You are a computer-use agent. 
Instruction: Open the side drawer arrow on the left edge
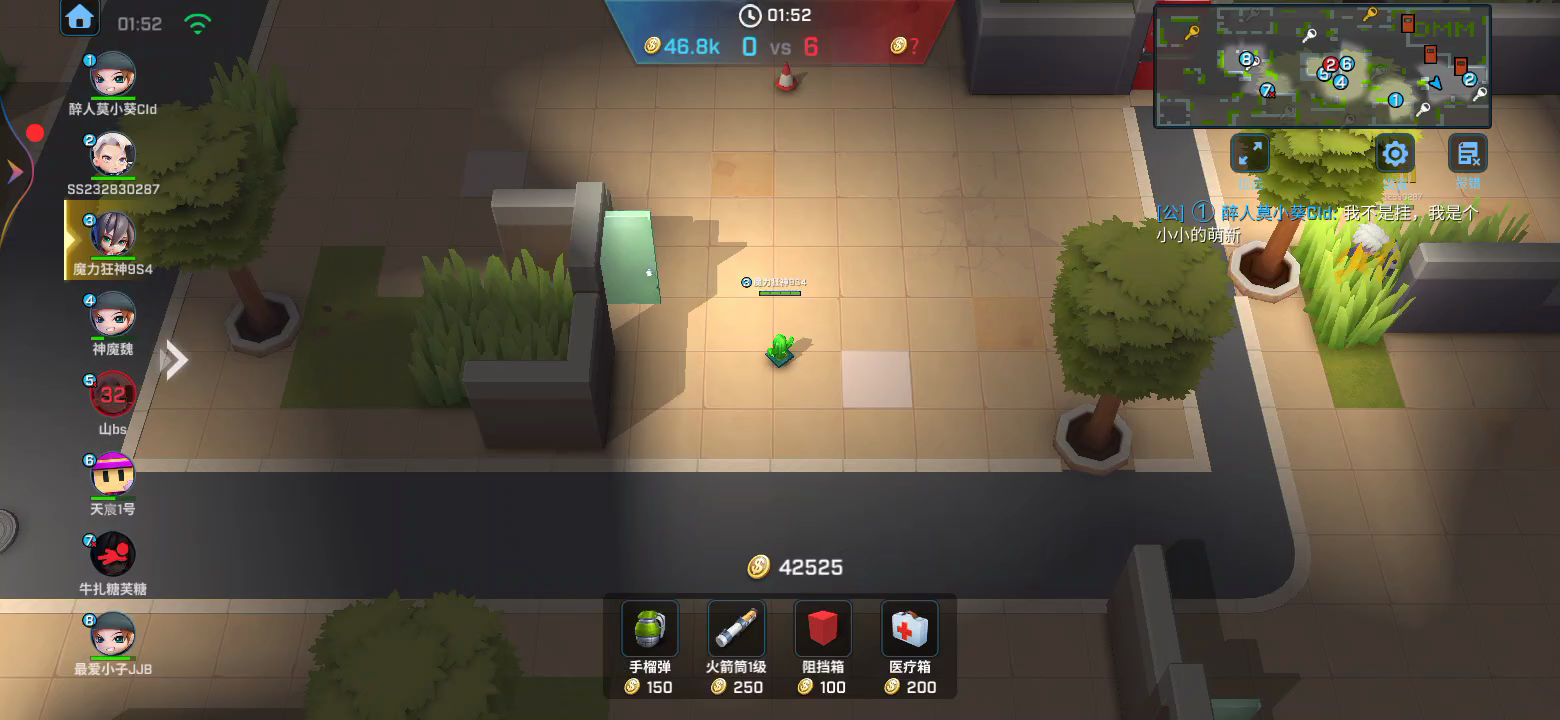pyautogui.click(x=15, y=173)
